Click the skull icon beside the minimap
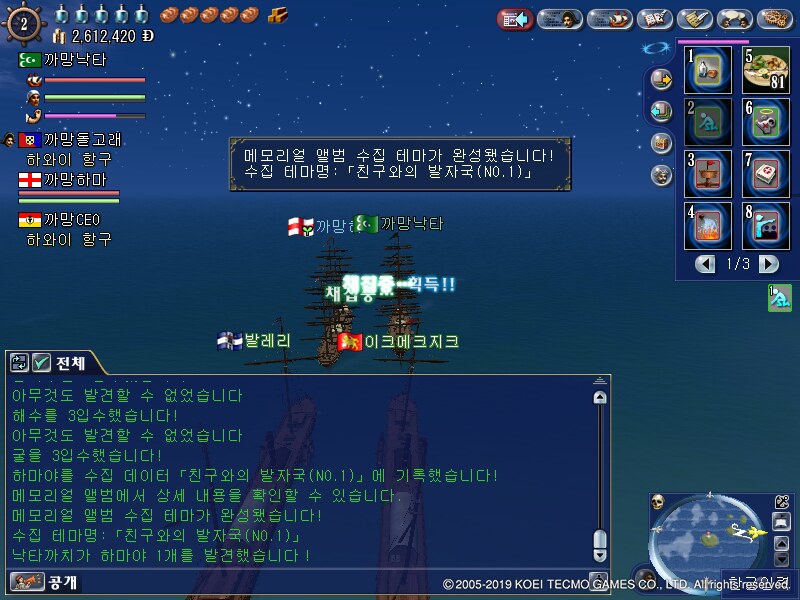The width and height of the screenshot is (800, 600). pos(657,502)
